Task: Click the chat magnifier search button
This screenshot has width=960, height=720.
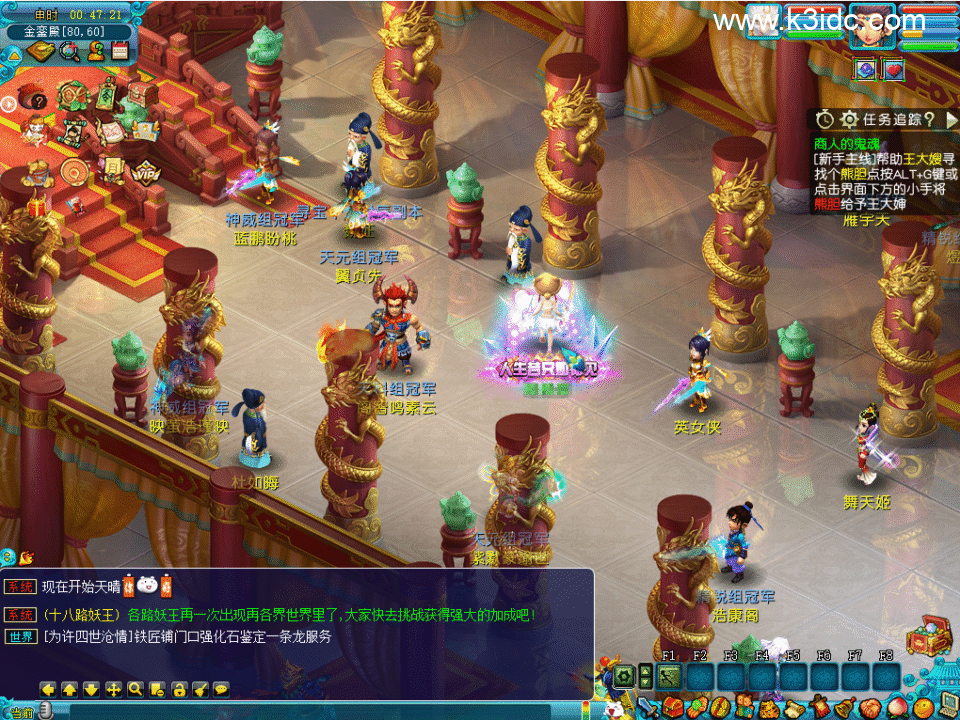Action: tap(135, 689)
